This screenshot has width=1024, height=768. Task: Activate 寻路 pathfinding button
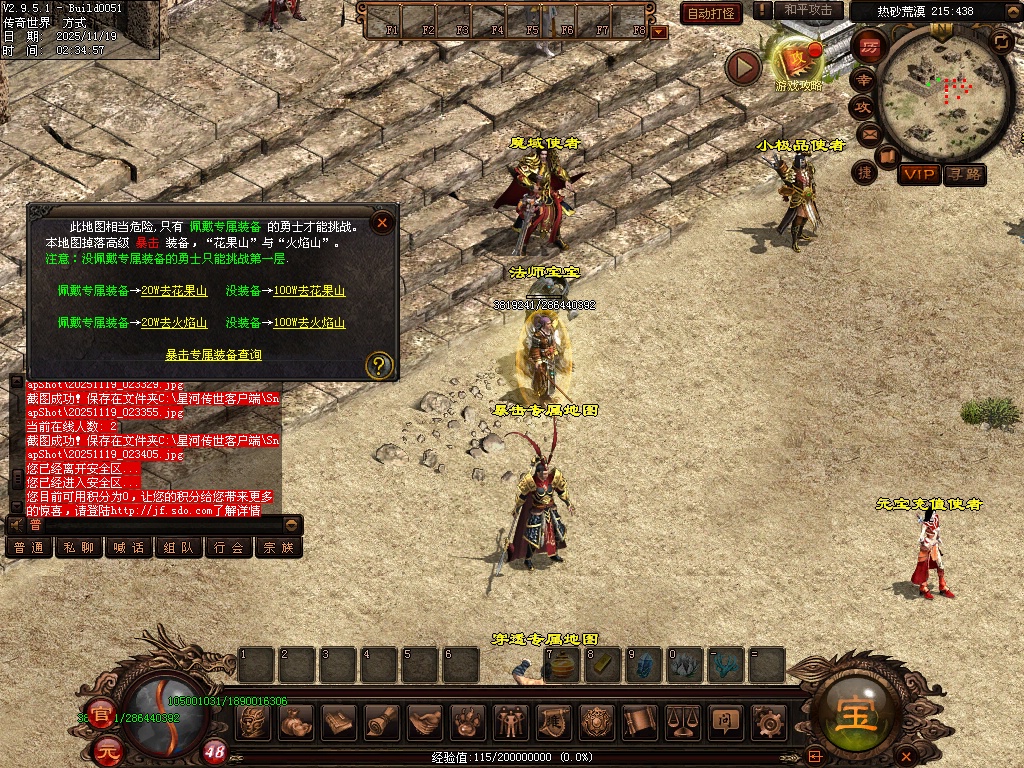[965, 174]
